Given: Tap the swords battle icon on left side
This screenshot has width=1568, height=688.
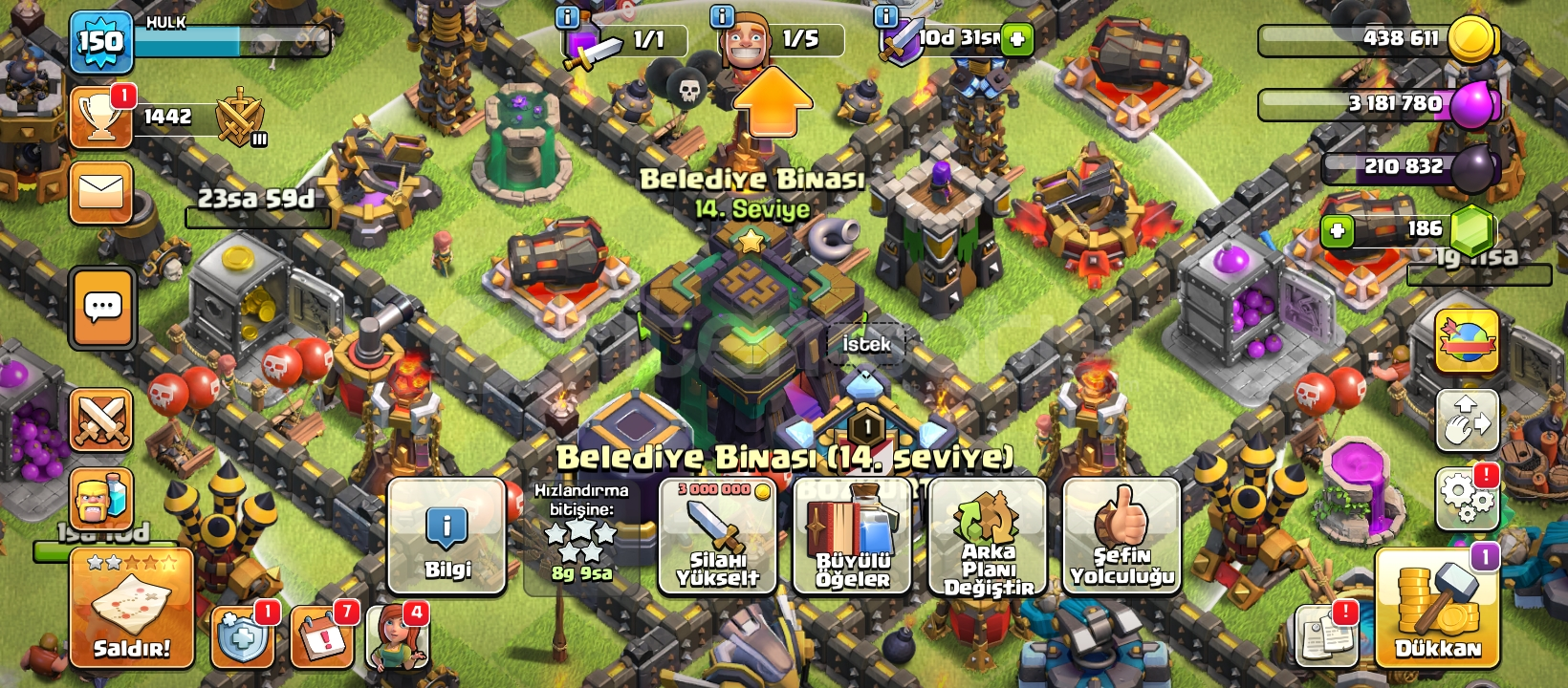Looking at the screenshot, I should coord(99,418).
